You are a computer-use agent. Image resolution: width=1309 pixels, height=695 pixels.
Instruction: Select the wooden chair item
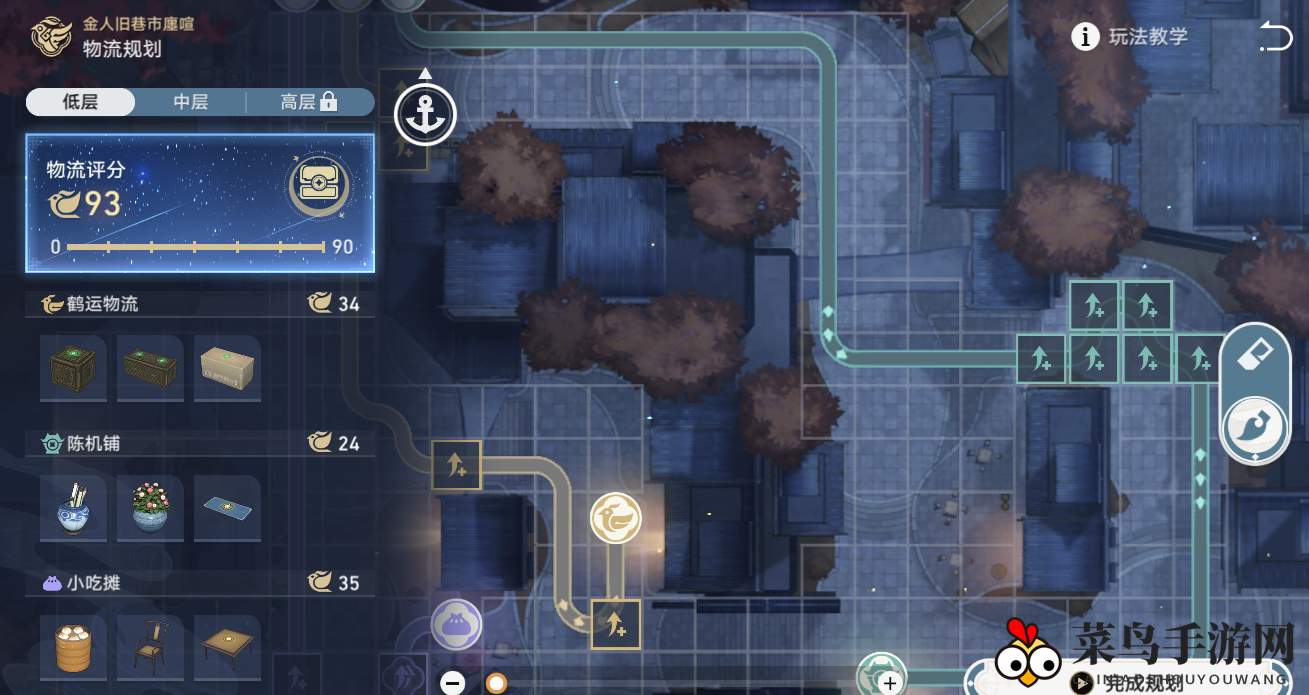150,648
